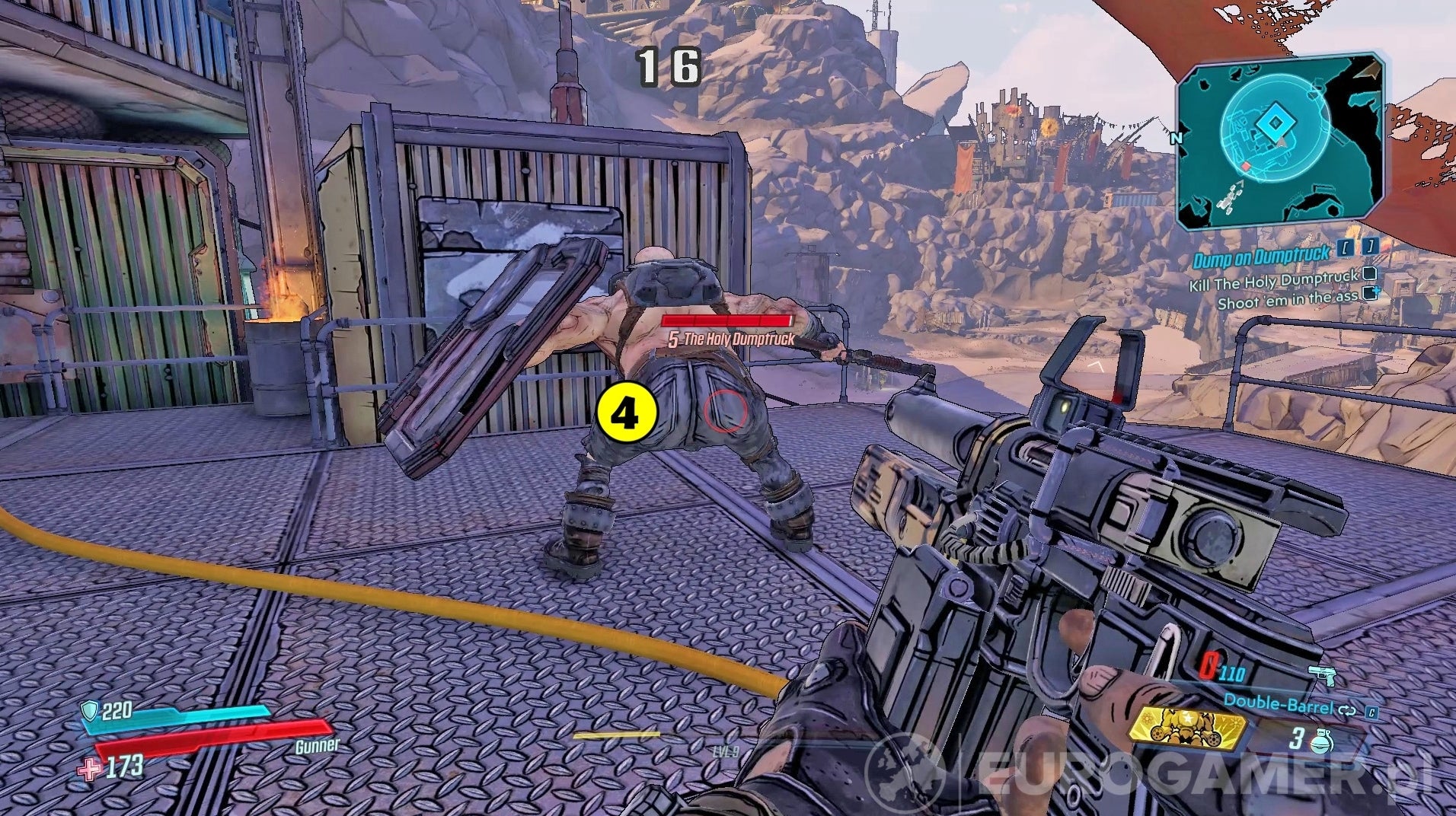The image size is (1456, 816).
Task: Select the grenade icon in the ammo panel
Action: click(x=1322, y=740)
